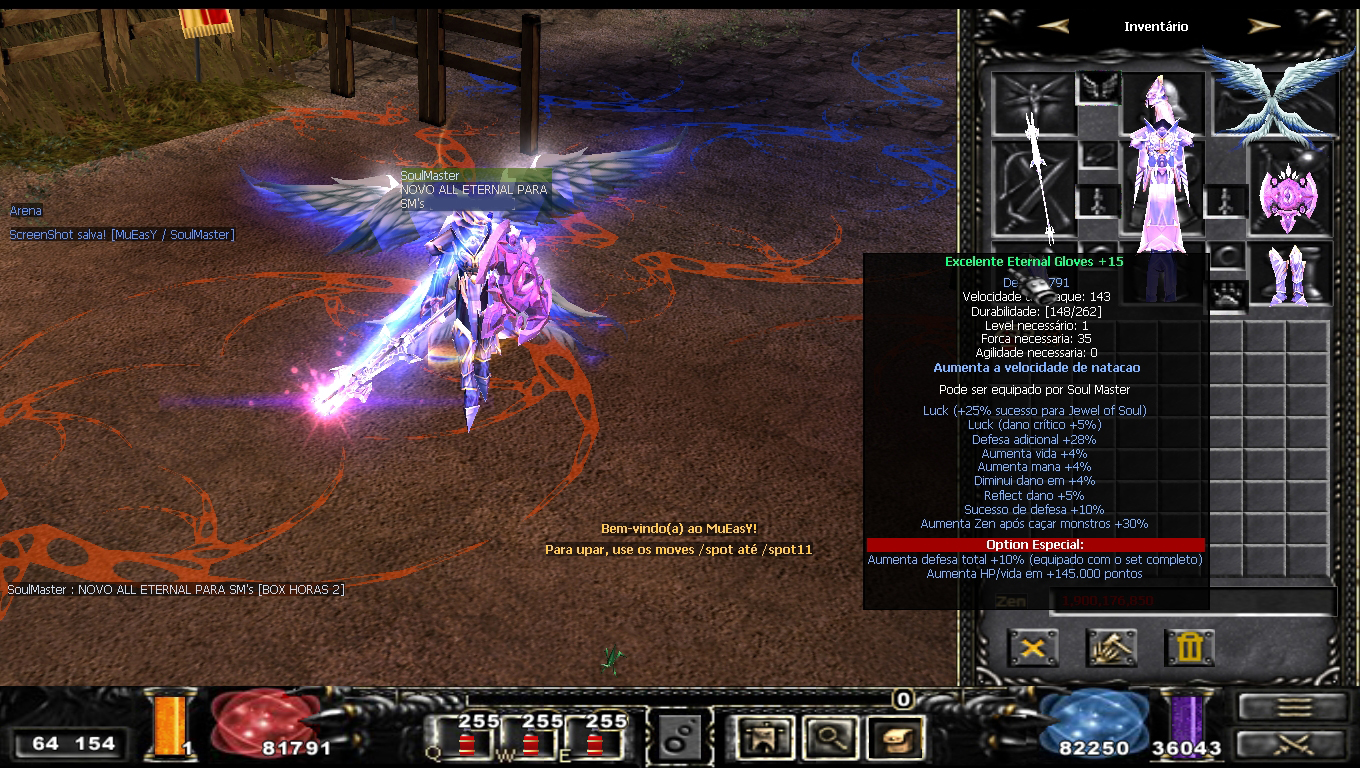Go to next panel with right arrow
The image size is (1360, 768).
click(1264, 27)
